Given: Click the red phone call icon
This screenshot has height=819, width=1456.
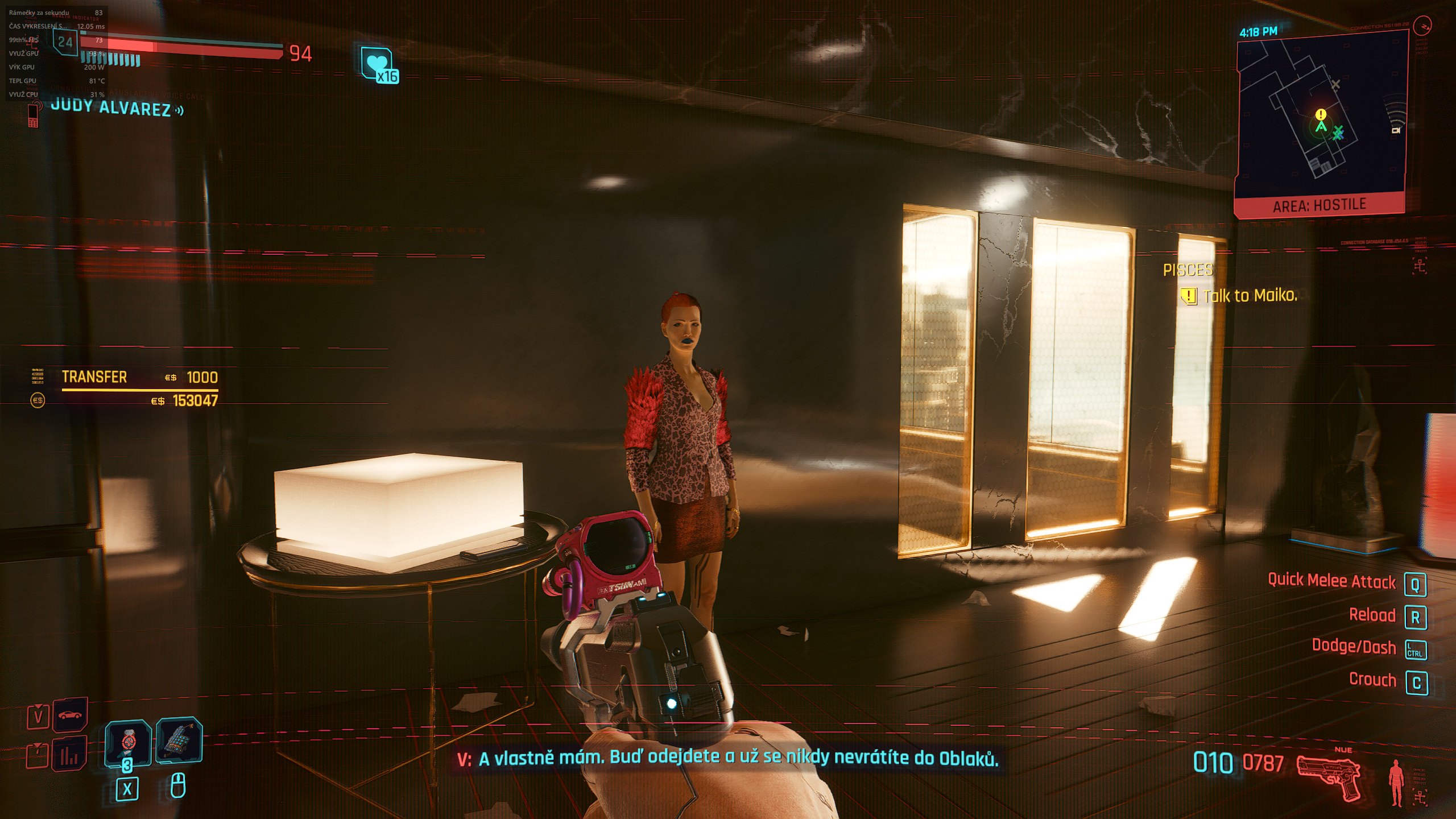Looking at the screenshot, I should [x=33, y=114].
